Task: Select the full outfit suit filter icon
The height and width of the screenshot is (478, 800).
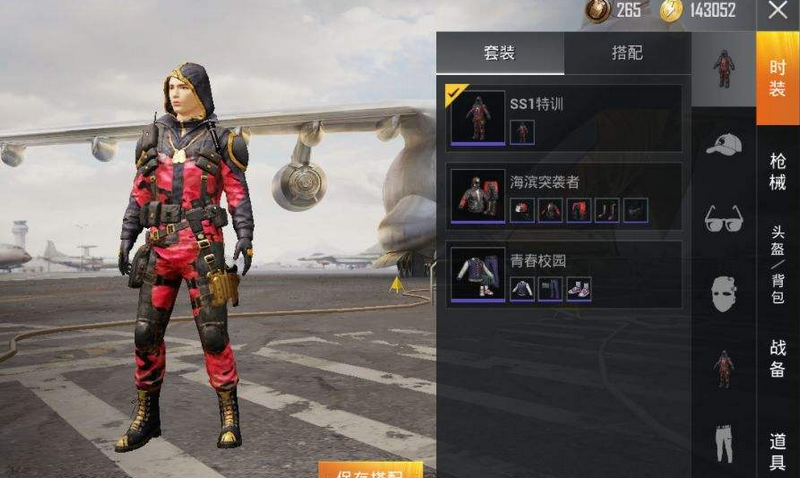Action: (723, 68)
